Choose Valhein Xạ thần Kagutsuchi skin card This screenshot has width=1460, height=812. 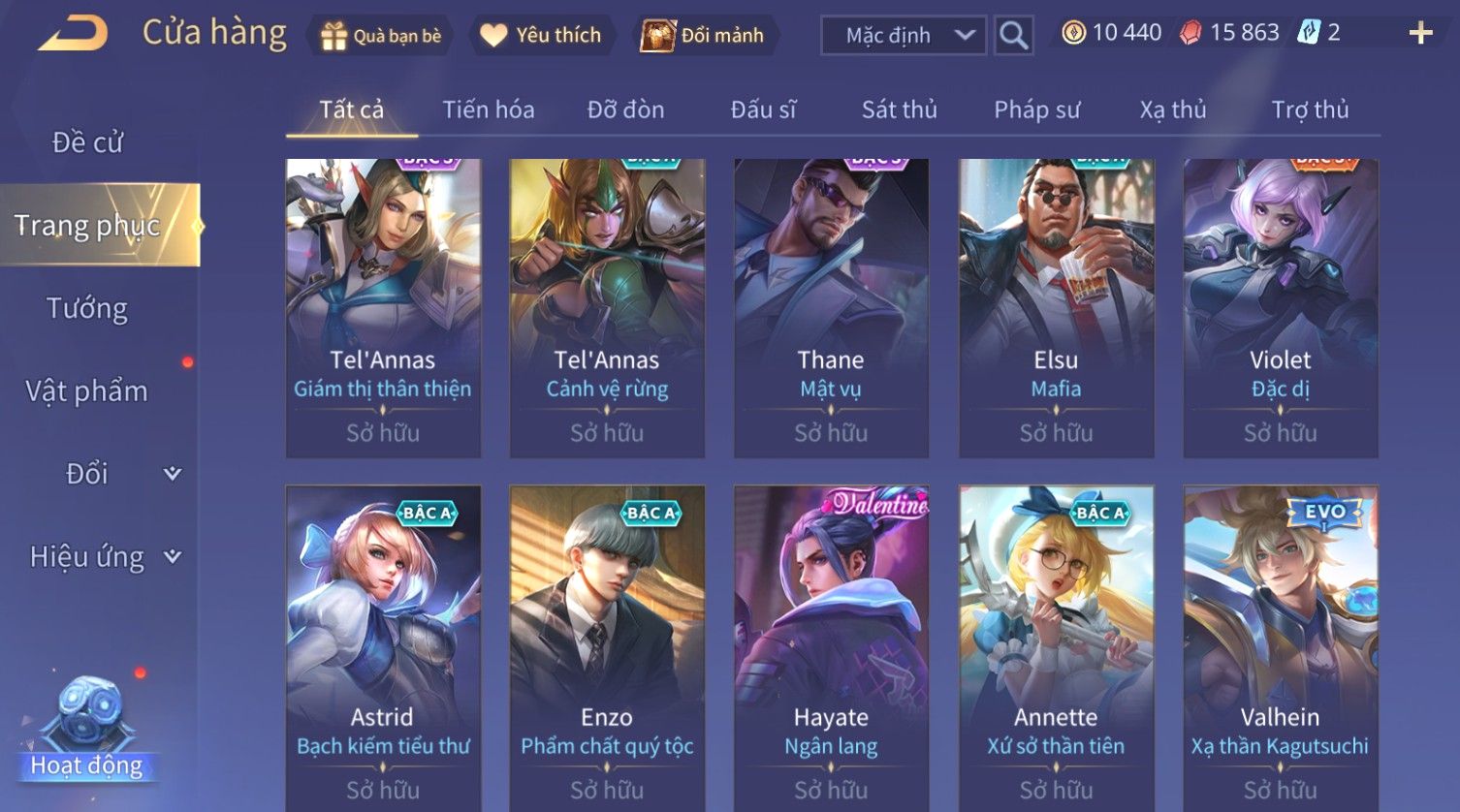[1280, 644]
